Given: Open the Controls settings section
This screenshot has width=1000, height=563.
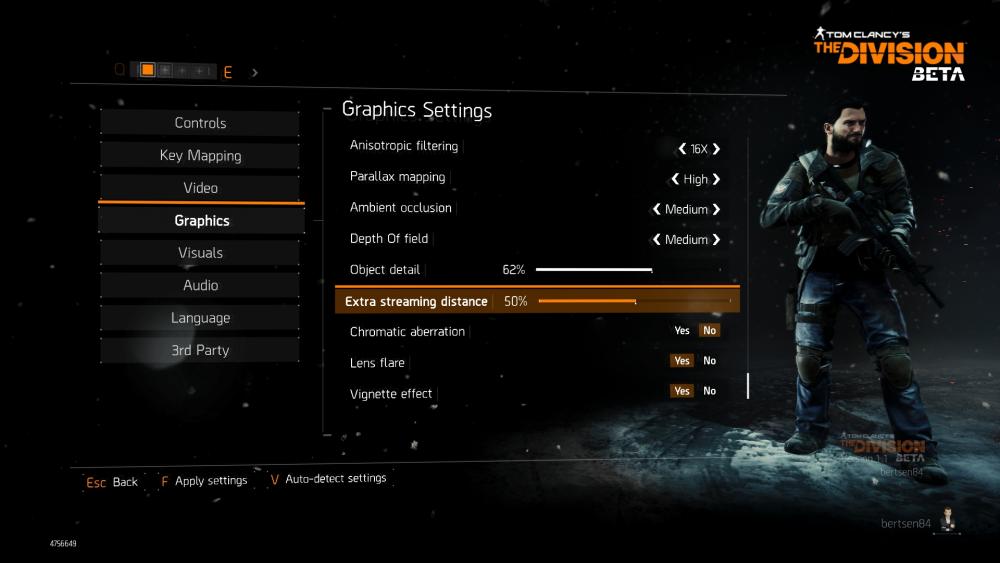Looking at the screenshot, I should coord(200,123).
